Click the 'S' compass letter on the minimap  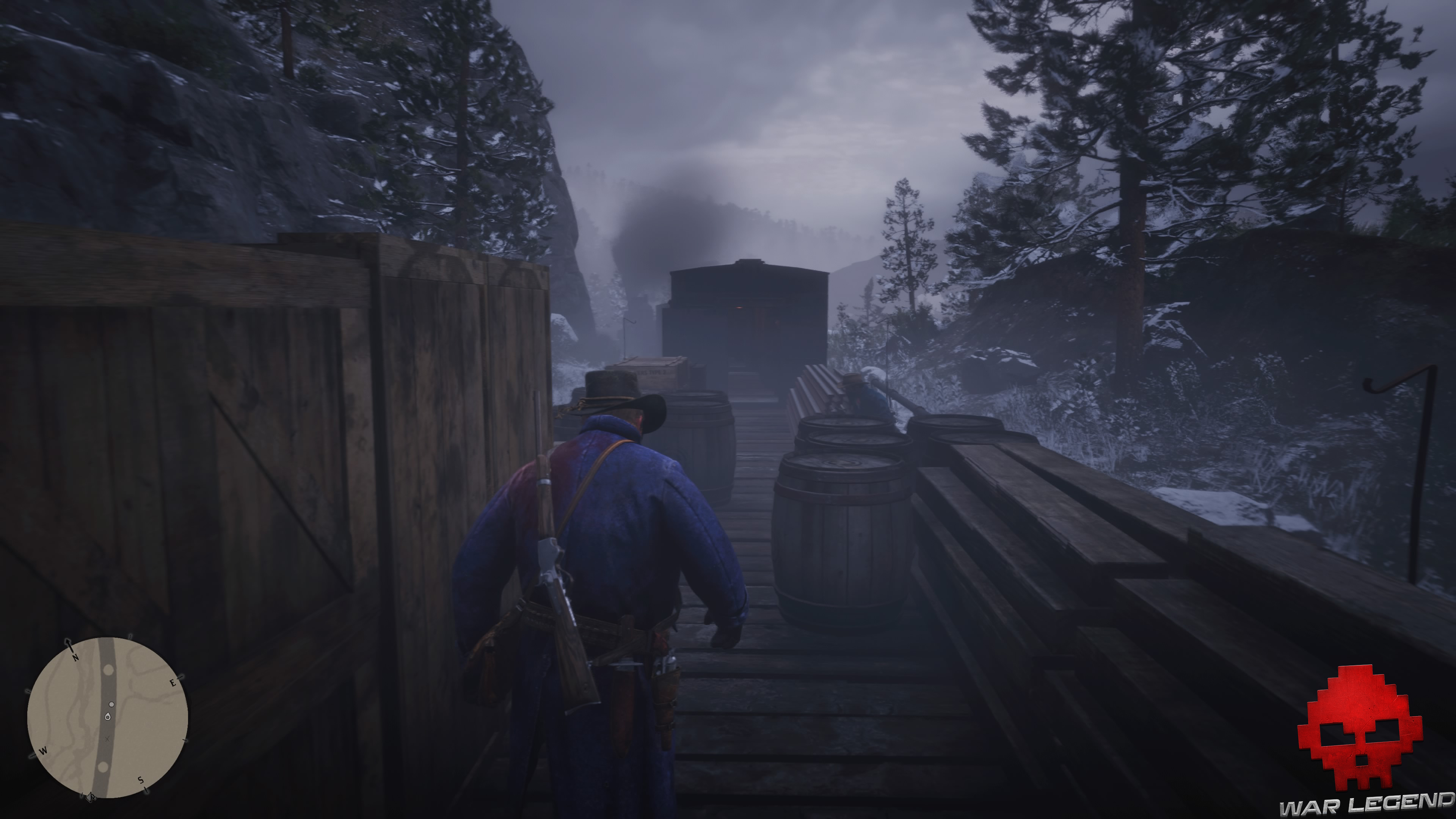click(141, 781)
